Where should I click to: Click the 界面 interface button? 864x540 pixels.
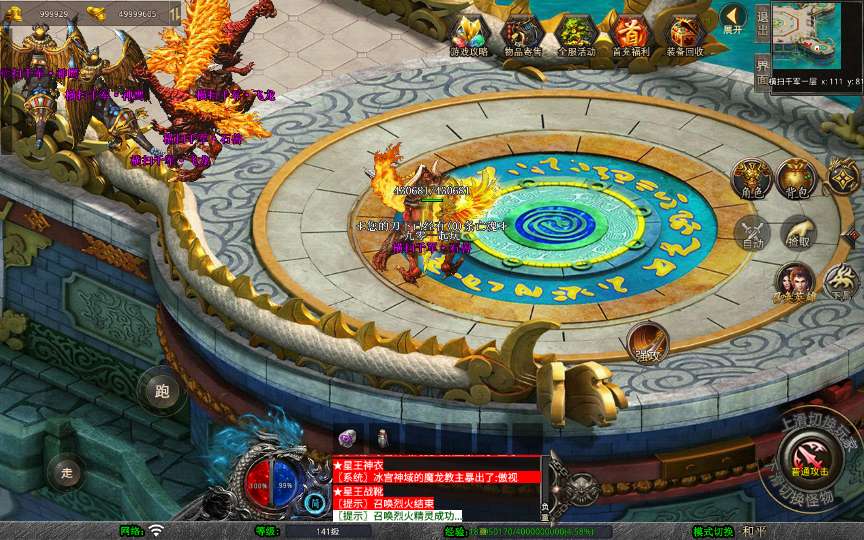[x=762, y=72]
